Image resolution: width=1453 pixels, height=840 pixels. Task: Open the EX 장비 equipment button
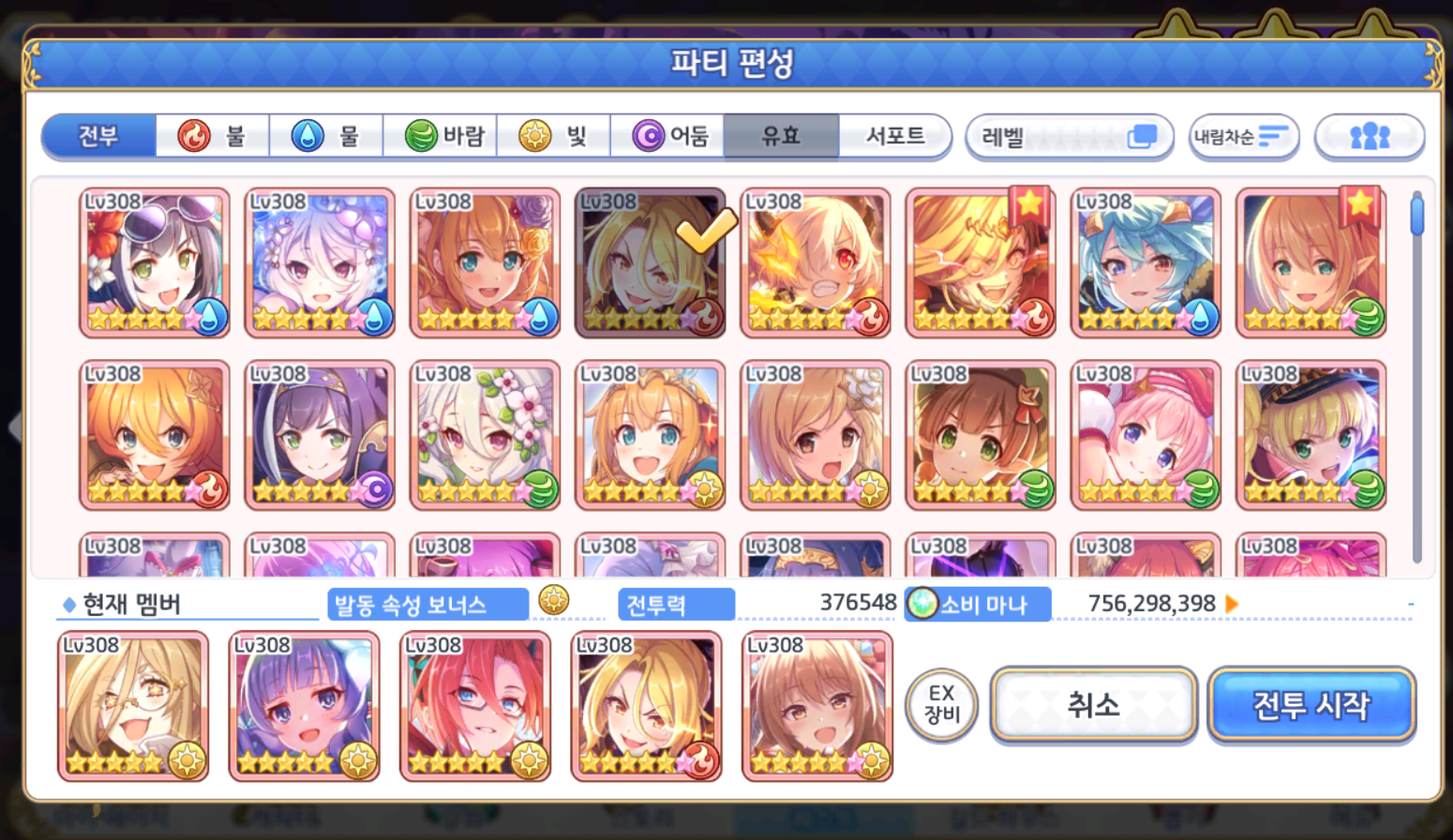[942, 704]
